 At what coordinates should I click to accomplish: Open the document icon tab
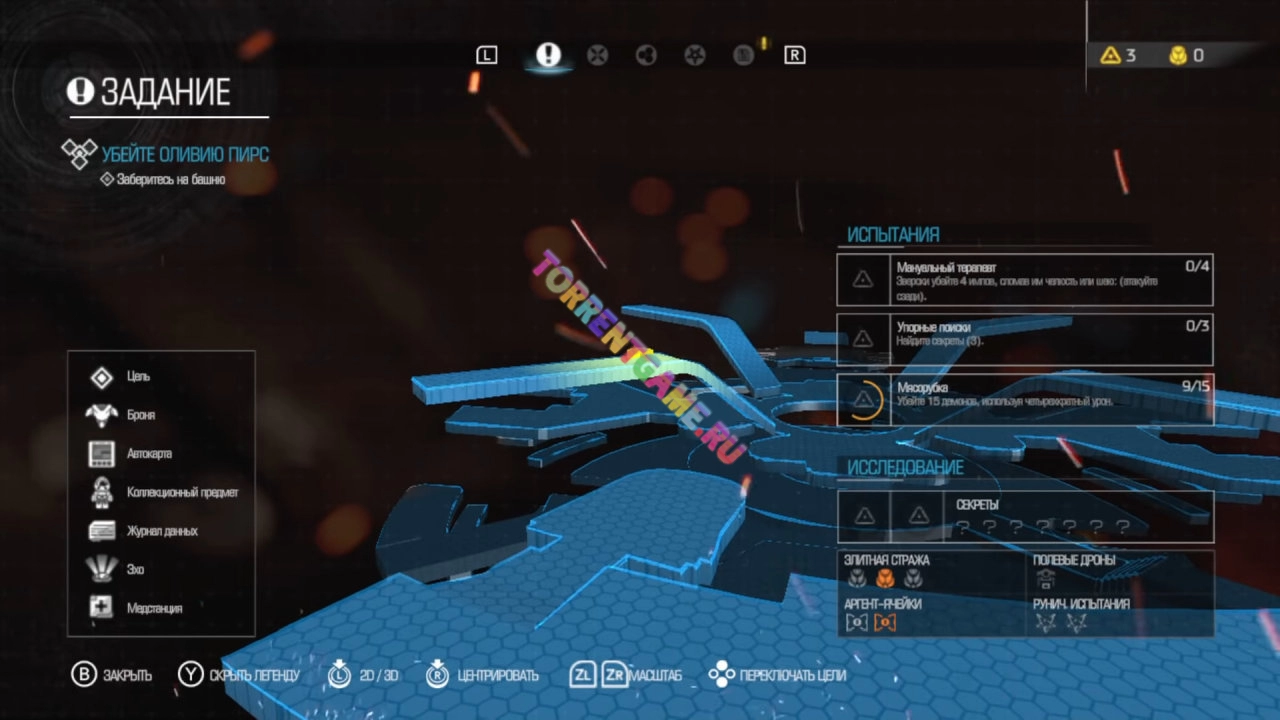[743, 55]
